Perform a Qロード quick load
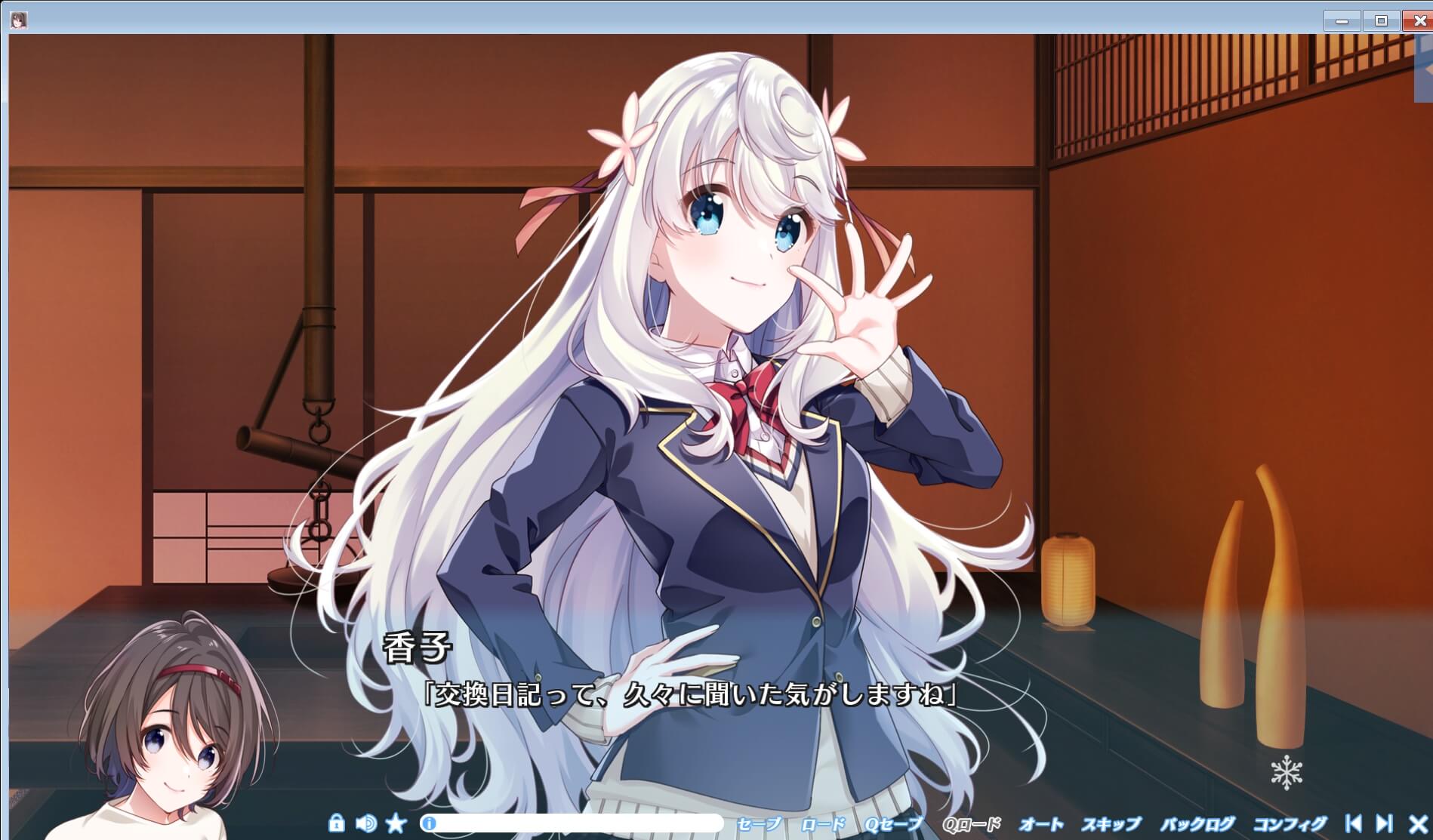1433x840 pixels. [974, 824]
